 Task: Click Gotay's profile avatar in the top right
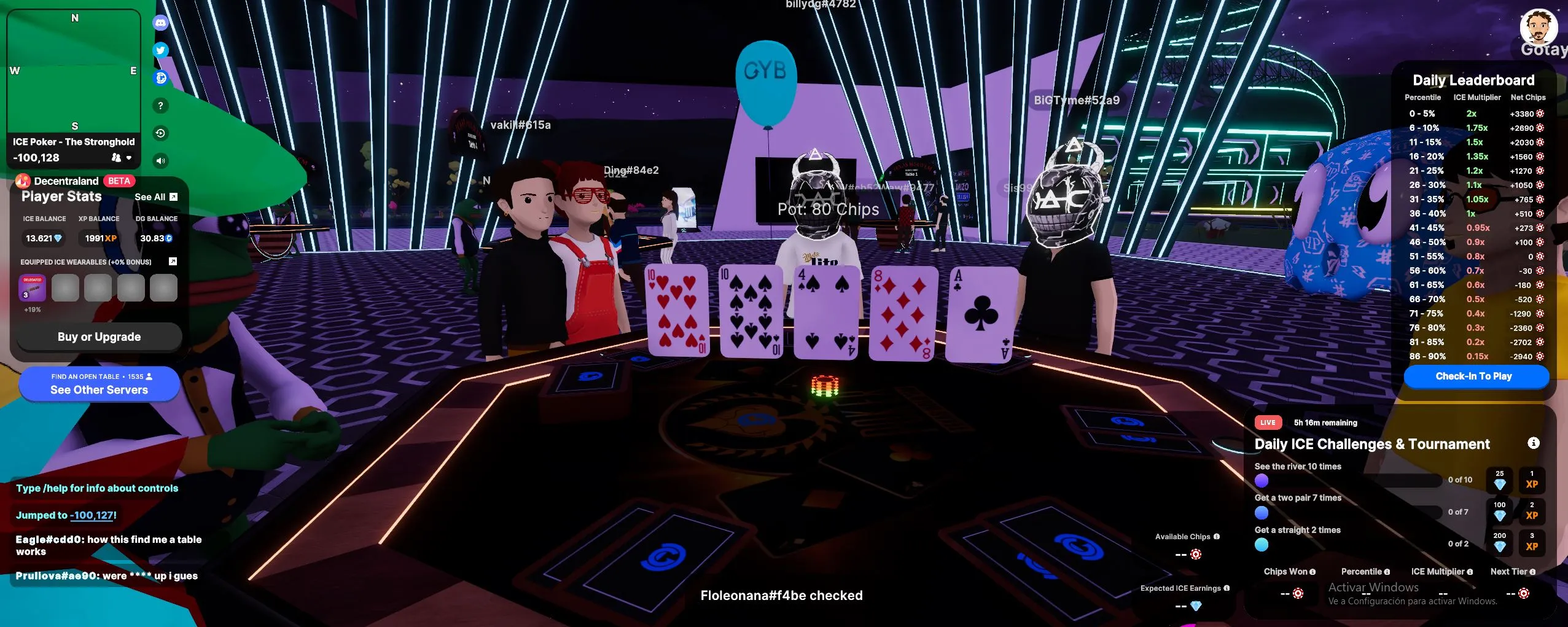(x=1539, y=26)
